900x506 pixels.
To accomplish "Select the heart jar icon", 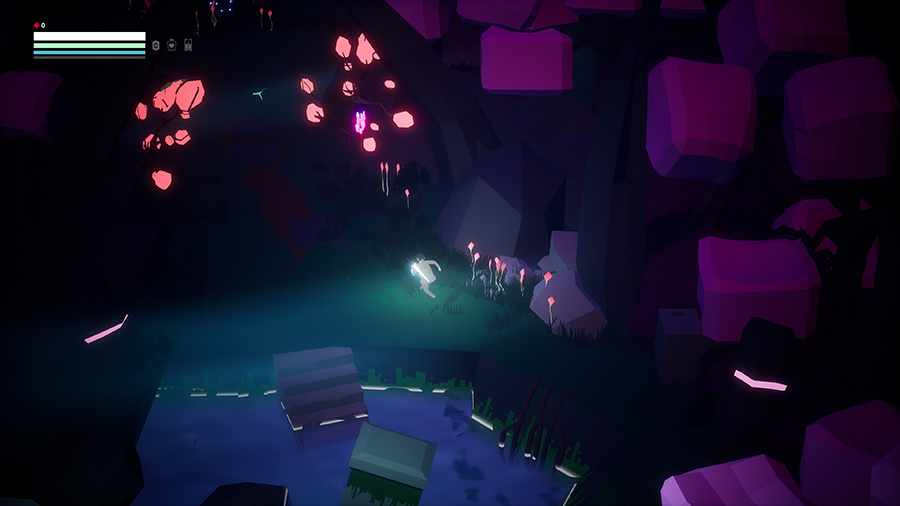I will [172, 45].
